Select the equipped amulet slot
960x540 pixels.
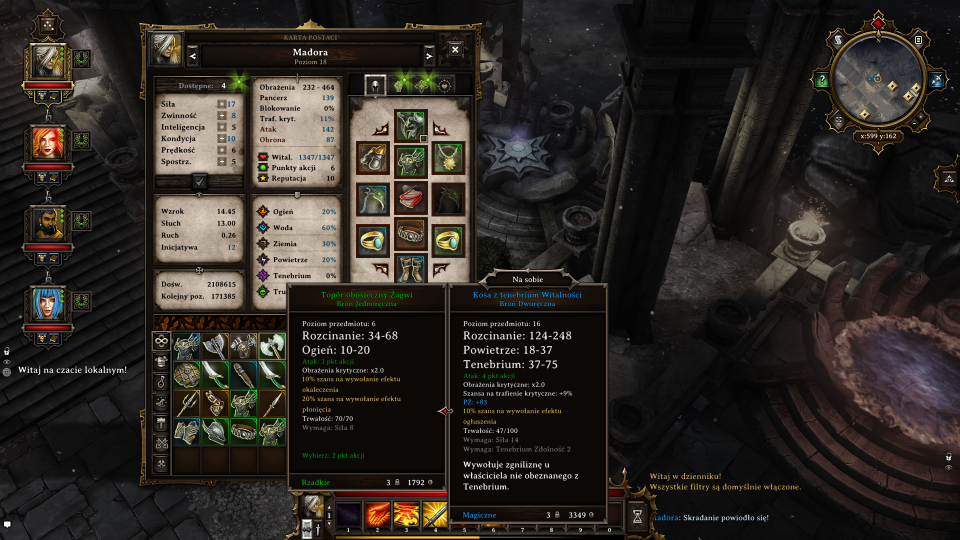point(447,158)
